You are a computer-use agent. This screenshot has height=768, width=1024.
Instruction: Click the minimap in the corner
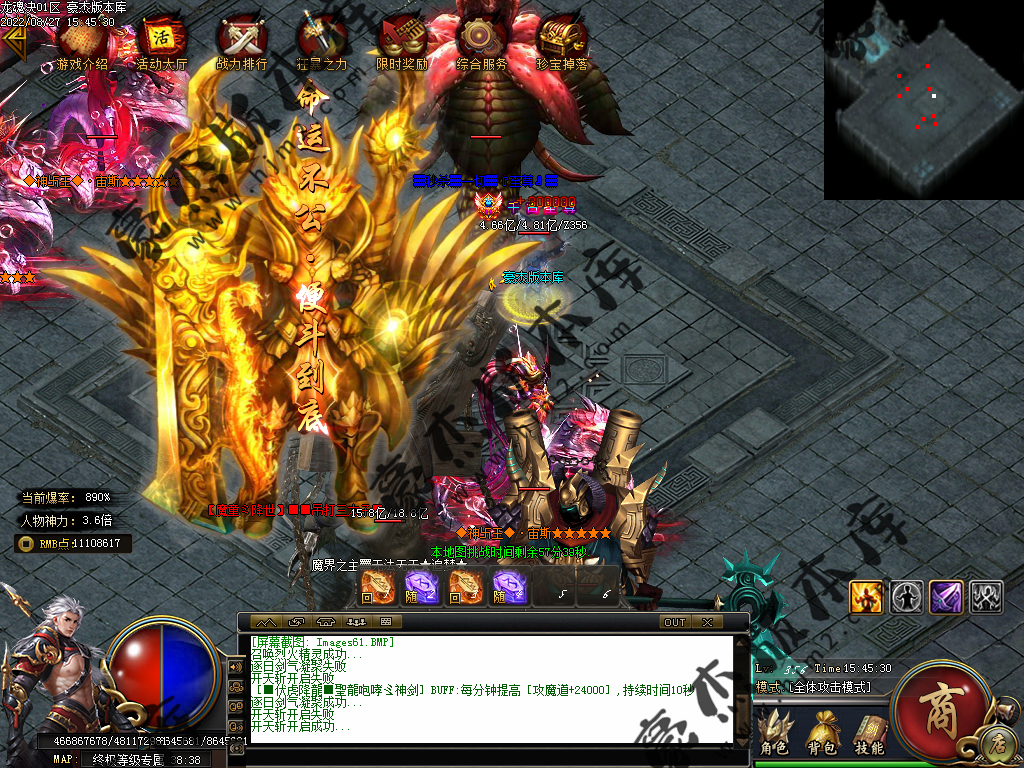(x=923, y=100)
